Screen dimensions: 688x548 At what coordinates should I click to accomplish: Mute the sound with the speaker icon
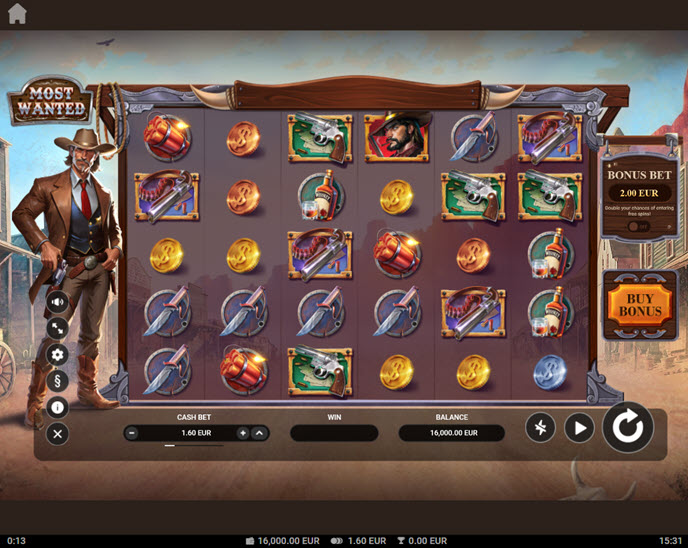coord(57,301)
